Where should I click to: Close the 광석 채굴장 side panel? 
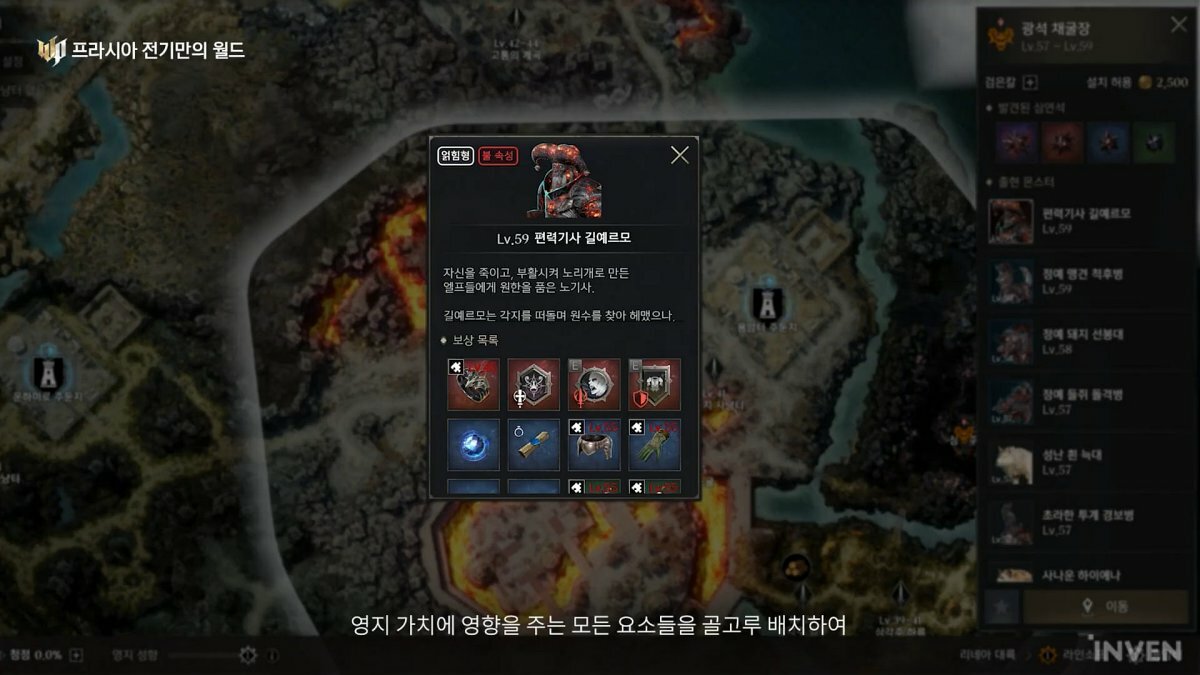tap(1179, 25)
